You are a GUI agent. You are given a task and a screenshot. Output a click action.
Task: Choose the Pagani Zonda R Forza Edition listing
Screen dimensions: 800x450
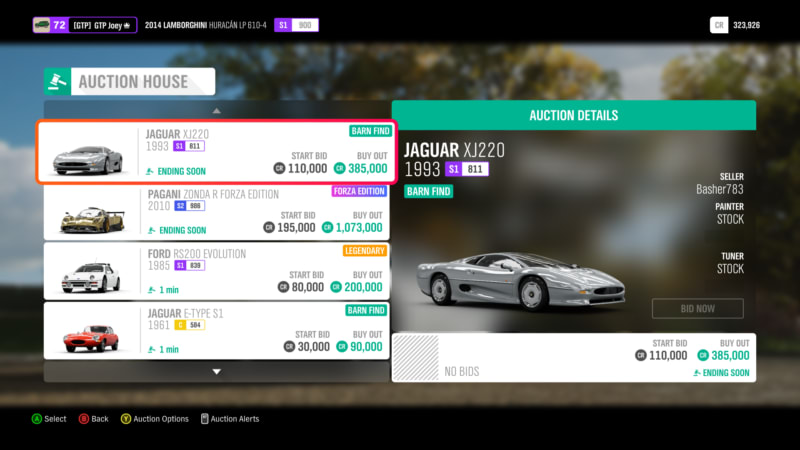(x=216, y=212)
